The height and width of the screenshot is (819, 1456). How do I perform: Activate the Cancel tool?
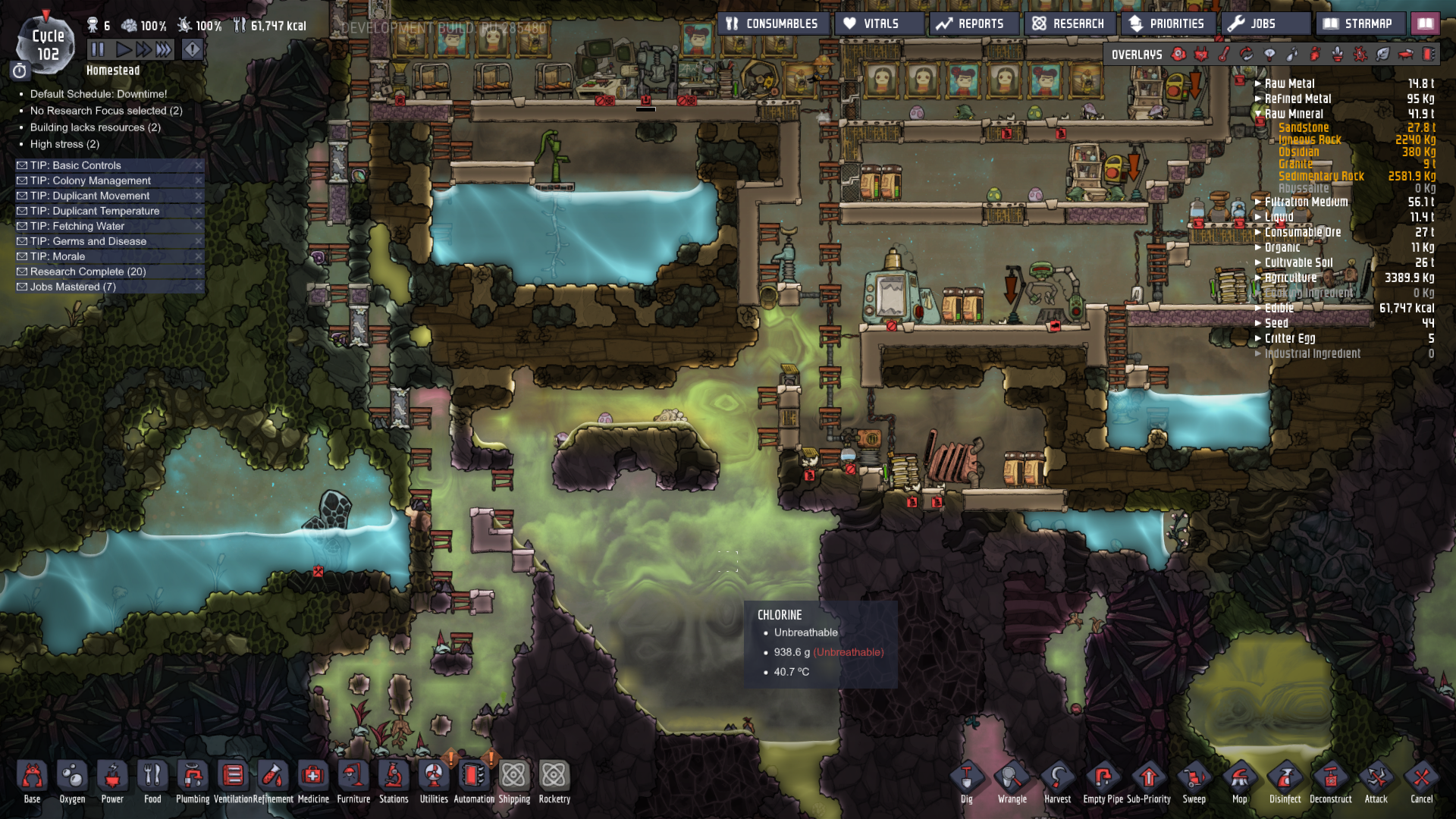(1421, 781)
